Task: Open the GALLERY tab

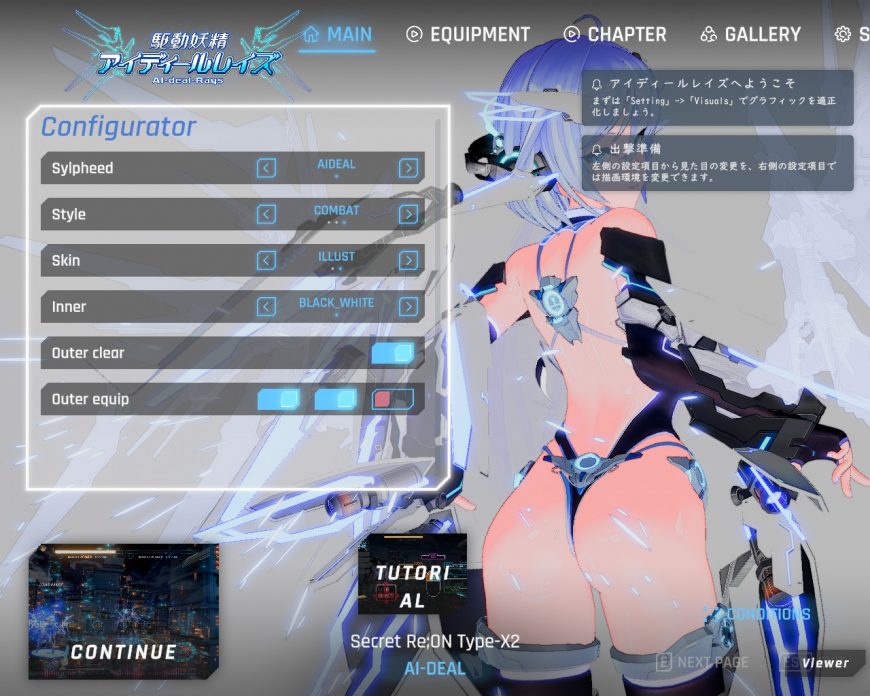Action: 751,34
